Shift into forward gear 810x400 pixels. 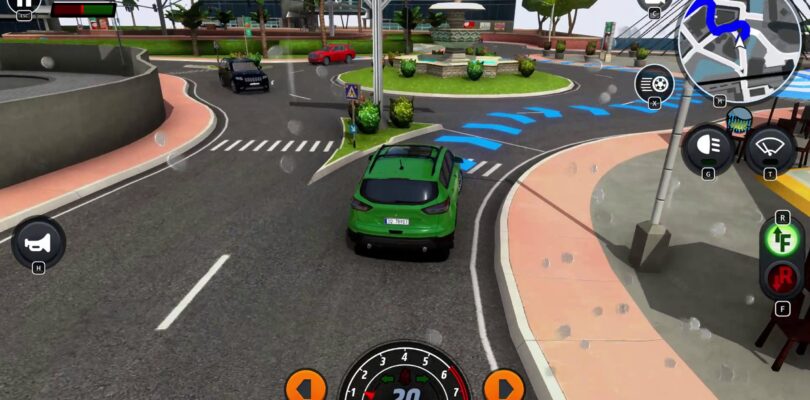[781, 240]
